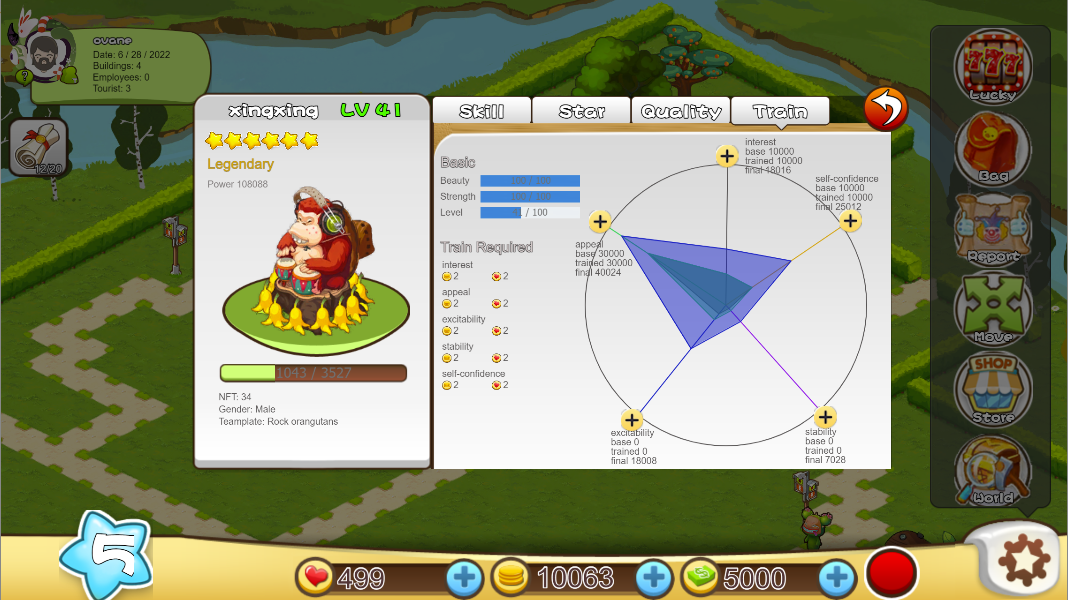View the Report scroll

tap(992, 227)
